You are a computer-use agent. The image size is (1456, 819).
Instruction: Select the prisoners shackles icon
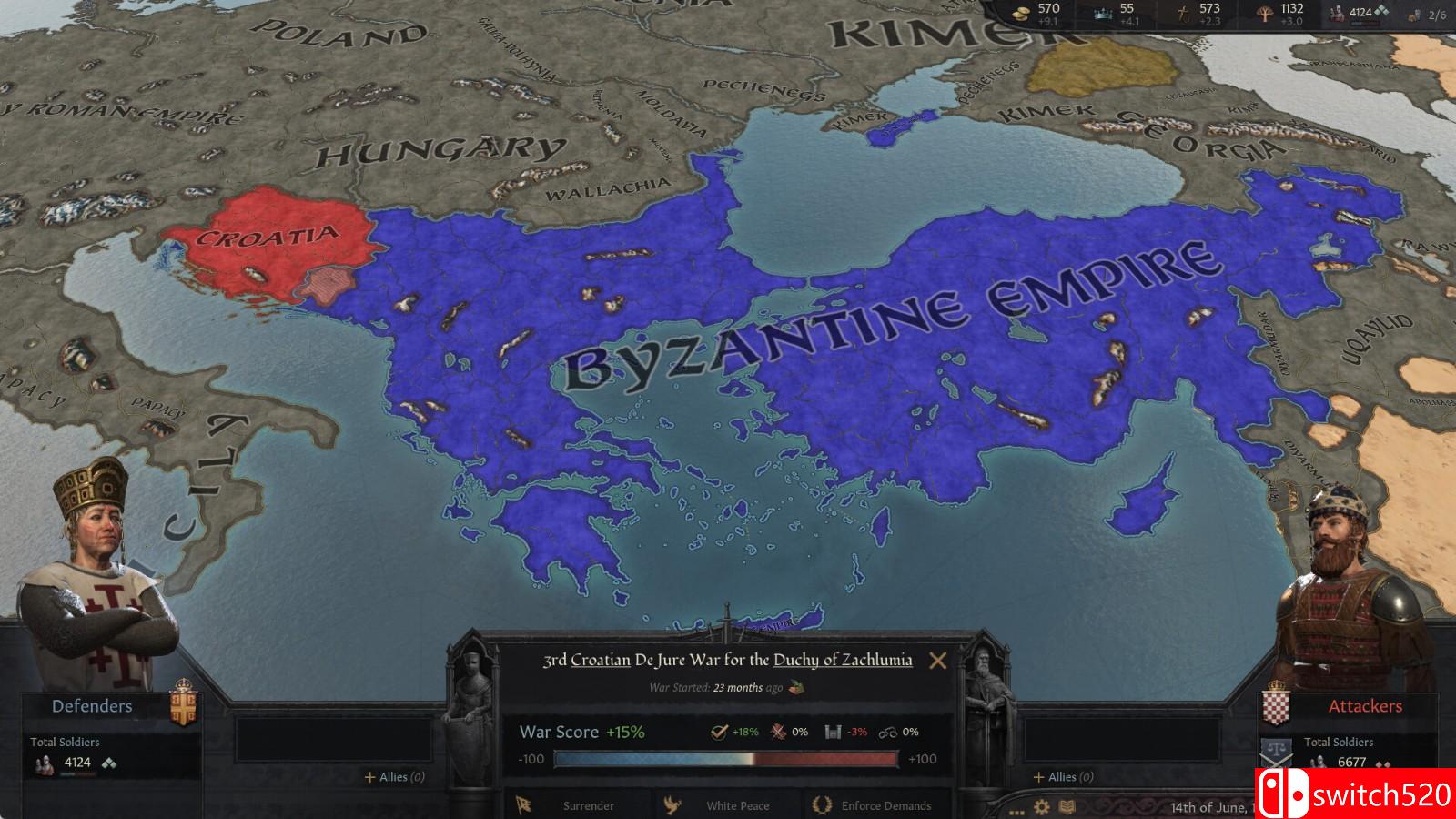(890, 733)
